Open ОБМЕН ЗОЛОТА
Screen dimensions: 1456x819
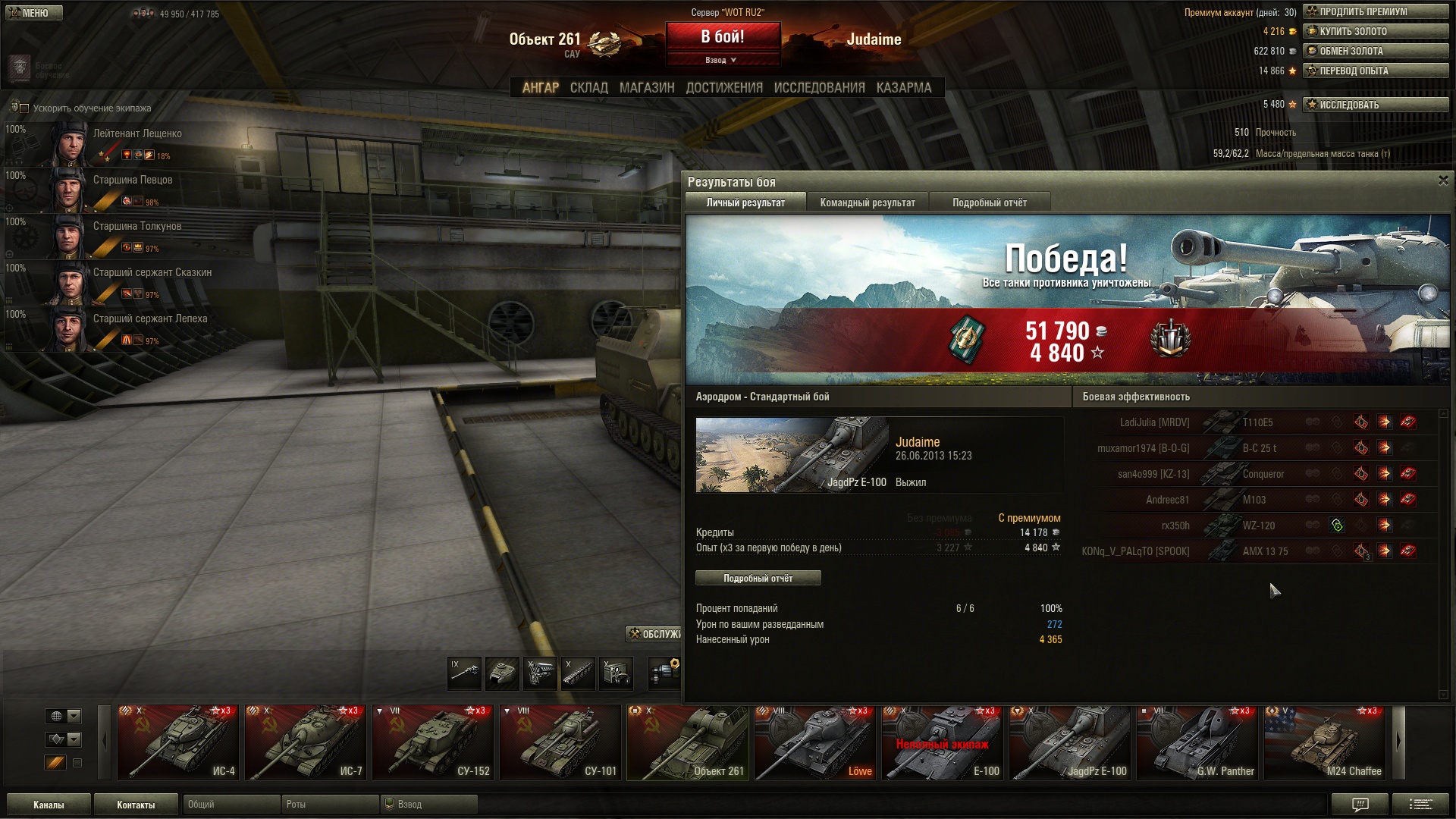[1375, 51]
